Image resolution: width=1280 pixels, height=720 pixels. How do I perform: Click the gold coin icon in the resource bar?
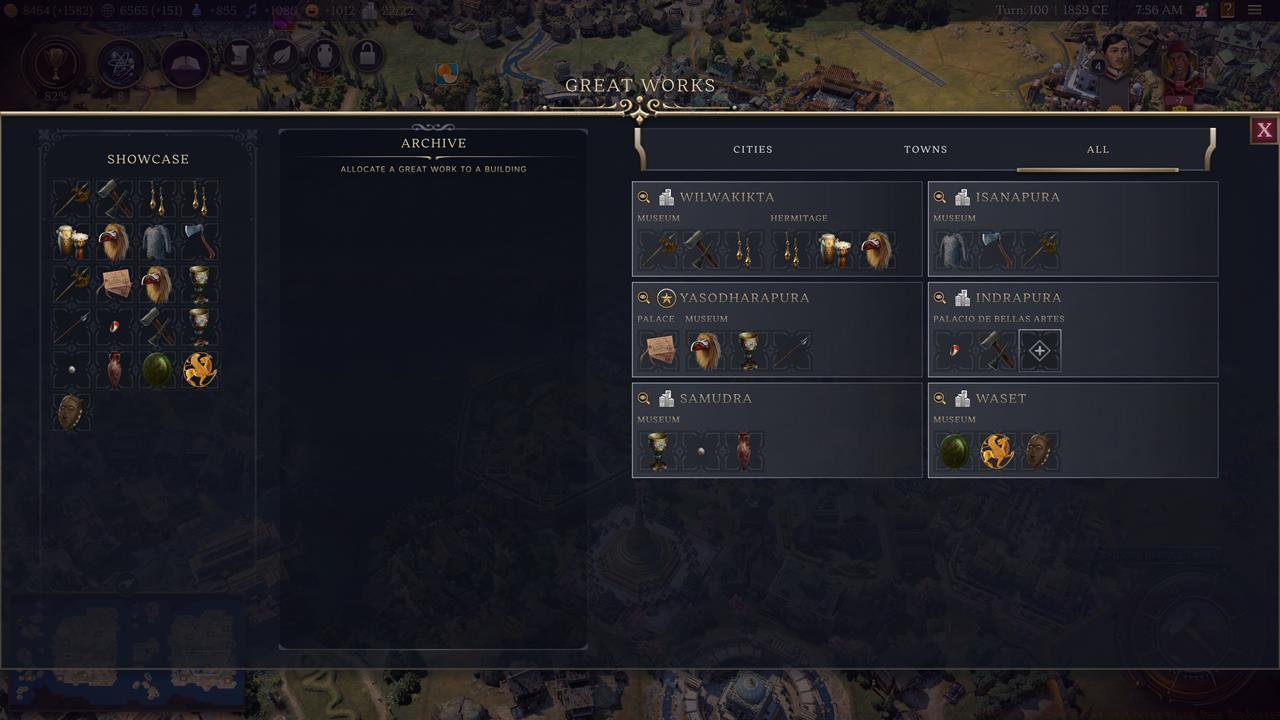coord(9,10)
